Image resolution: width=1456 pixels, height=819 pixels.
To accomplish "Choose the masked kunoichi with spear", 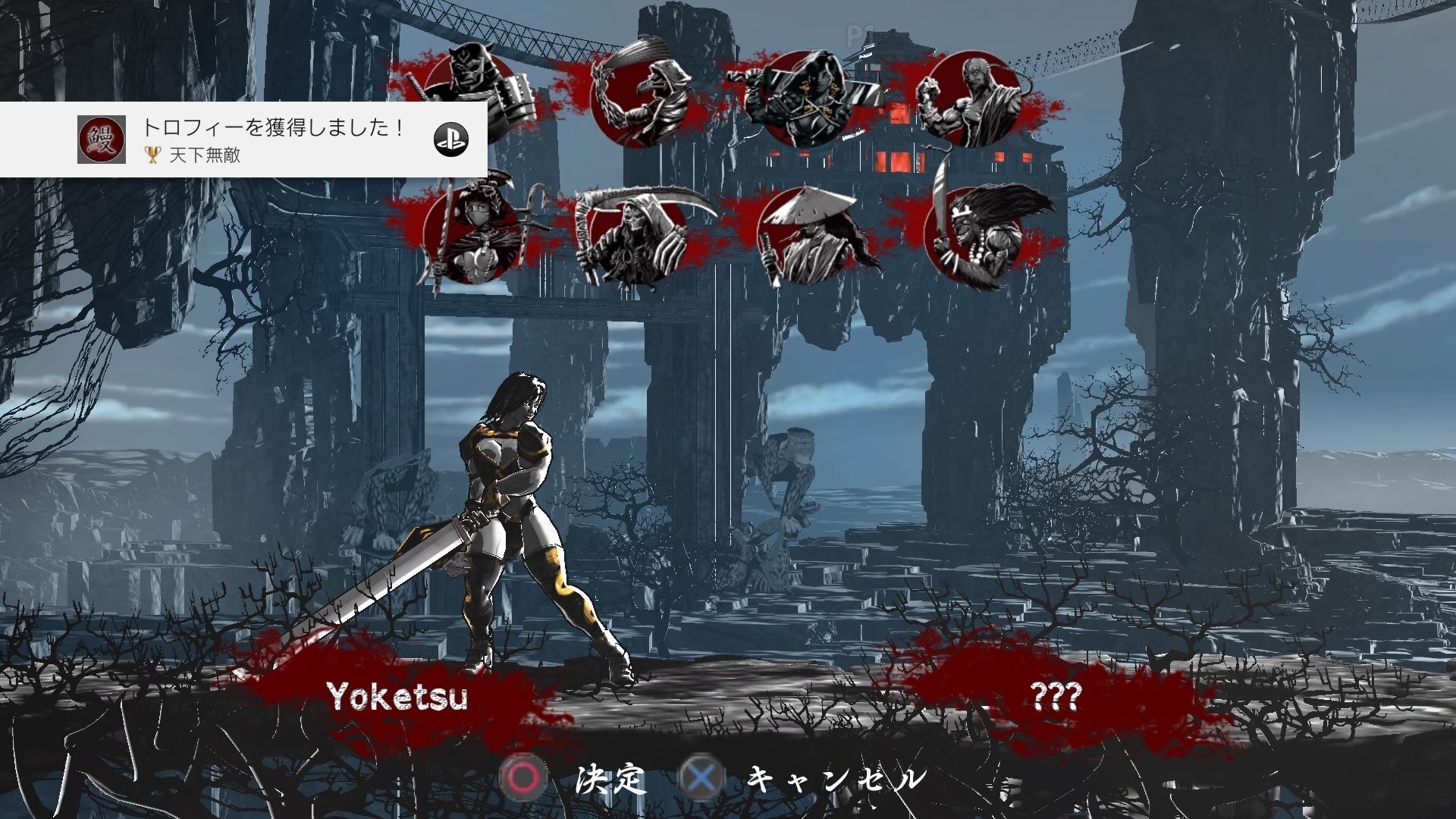I will click(x=472, y=234).
